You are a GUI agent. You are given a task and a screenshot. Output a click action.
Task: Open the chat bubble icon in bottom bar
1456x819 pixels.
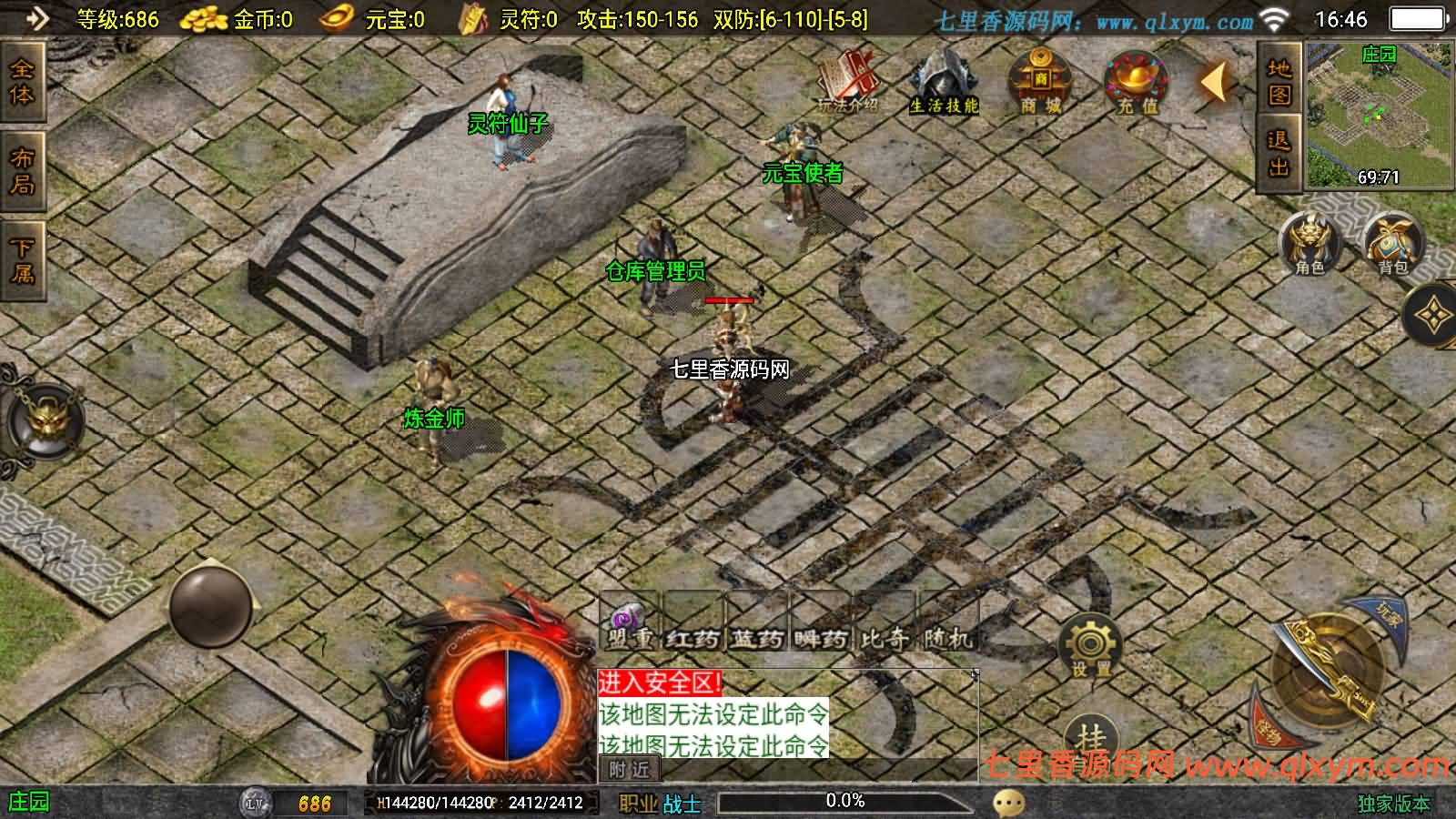(x=1008, y=803)
